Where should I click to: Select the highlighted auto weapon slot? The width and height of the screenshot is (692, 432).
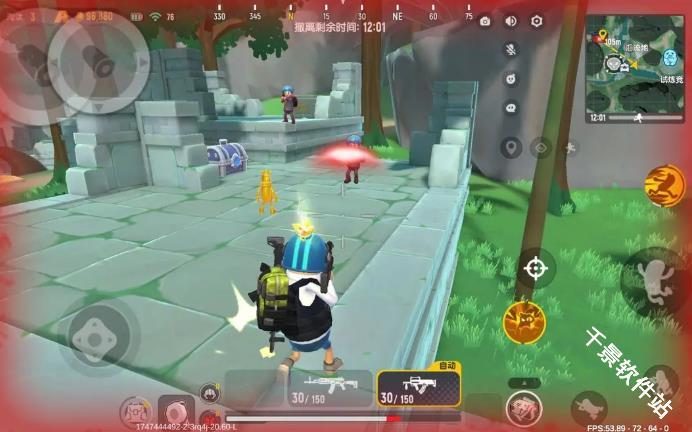418,388
